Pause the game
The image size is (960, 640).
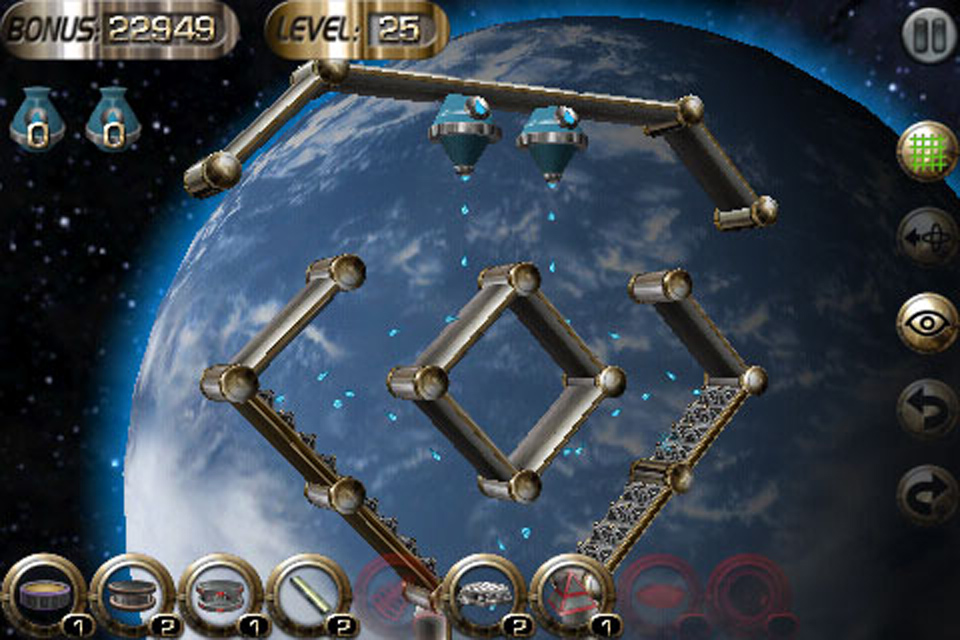(x=928, y=36)
